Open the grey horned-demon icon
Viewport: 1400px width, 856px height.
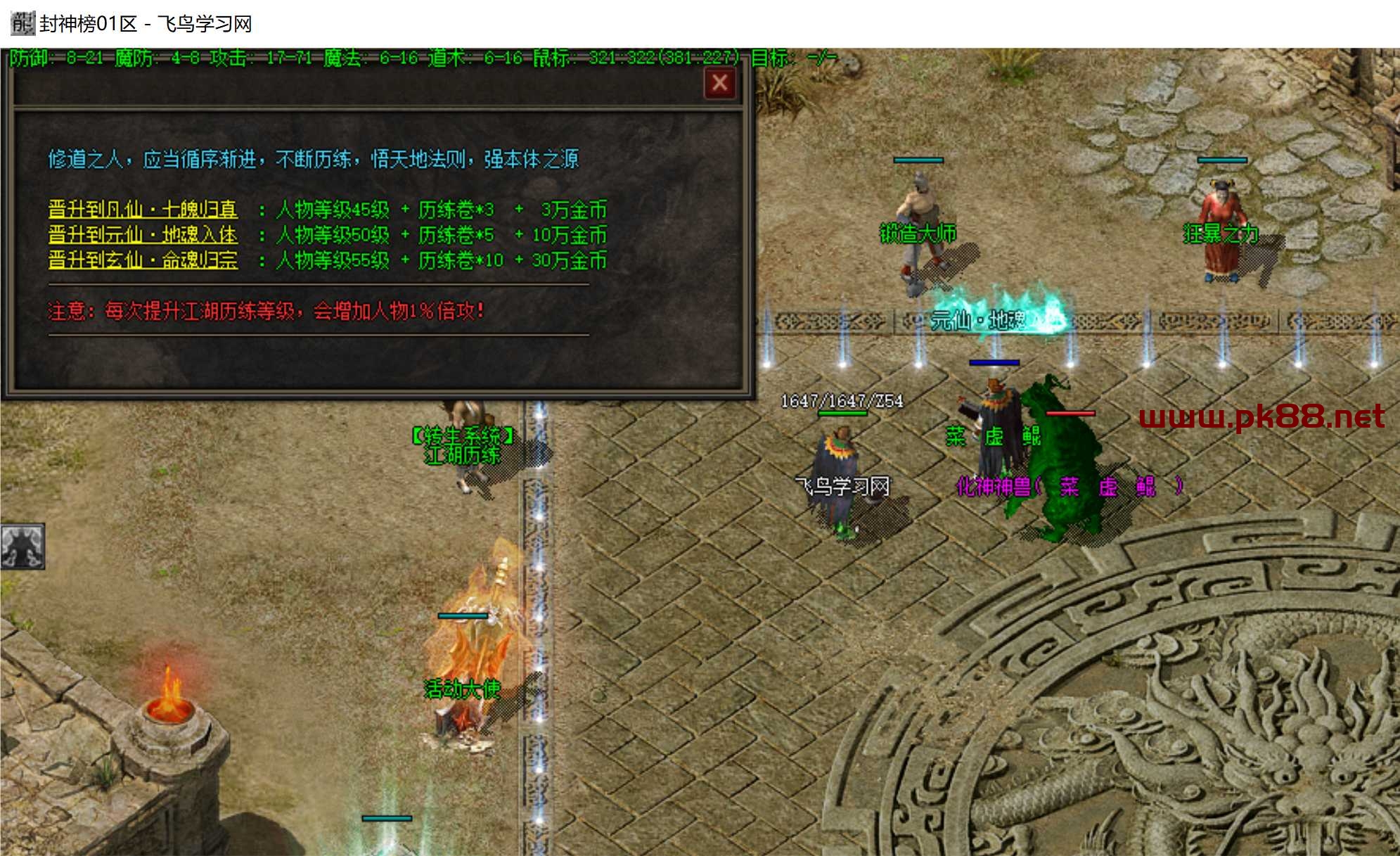(x=23, y=546)
